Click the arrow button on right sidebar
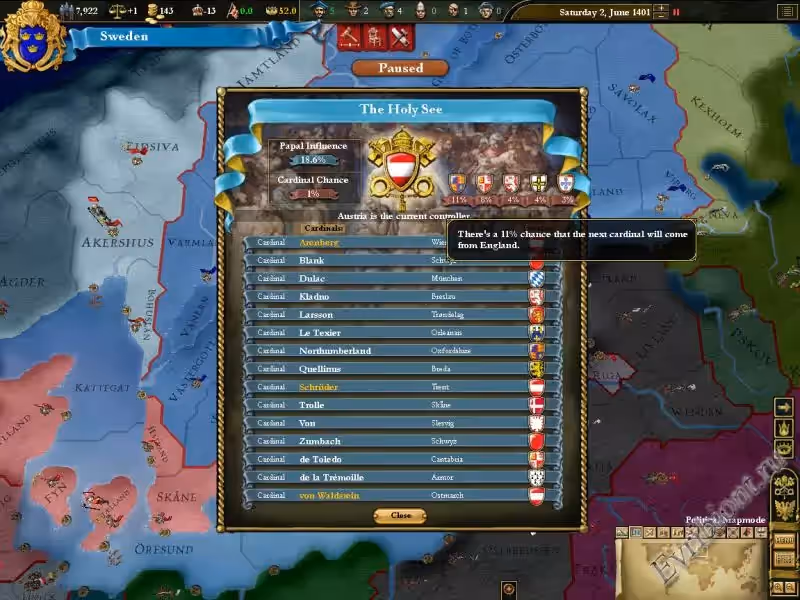This screenshot has width=800, height=600. point(785,407)
